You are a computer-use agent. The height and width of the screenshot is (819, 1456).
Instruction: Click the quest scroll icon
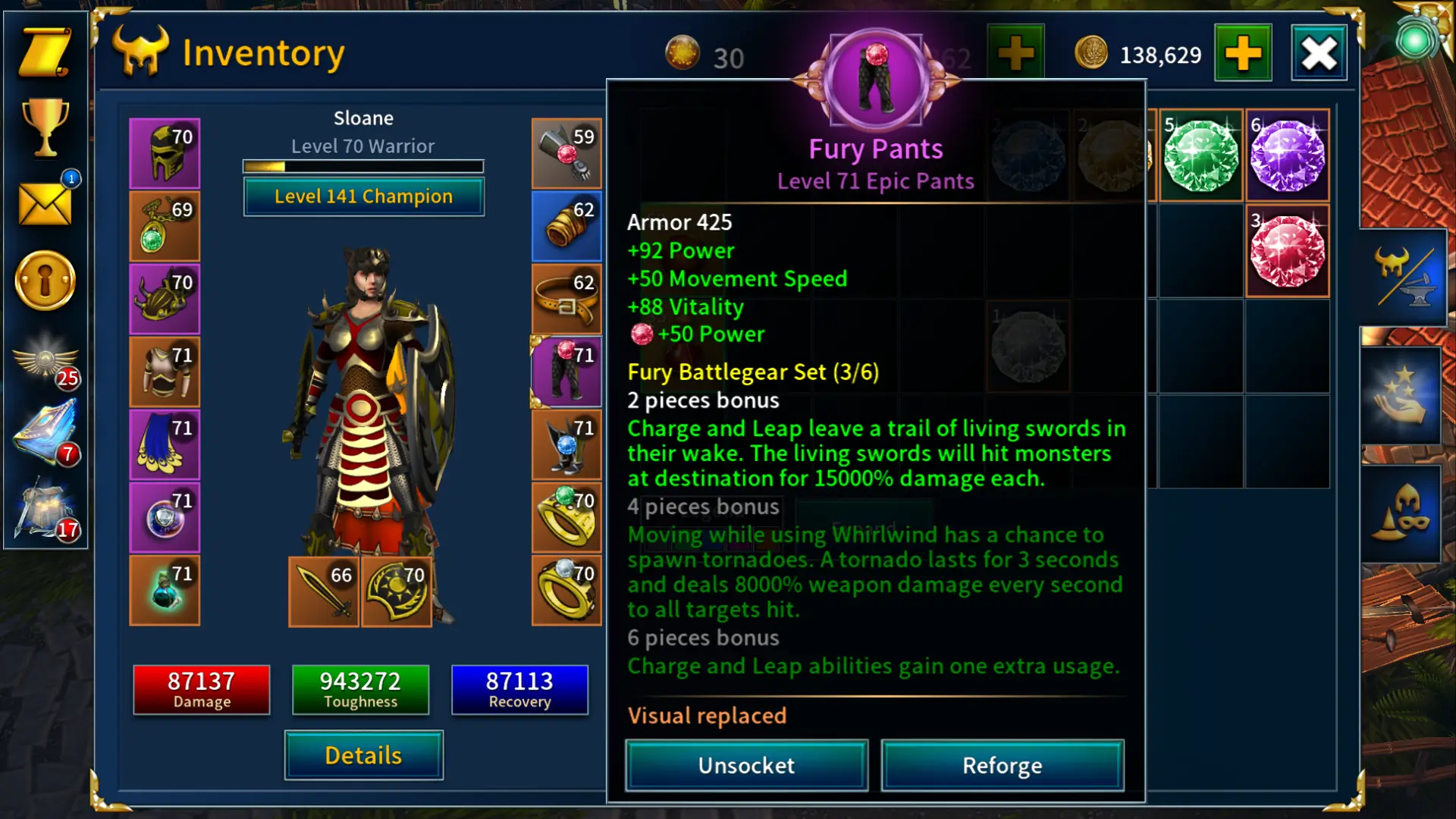point(43,53)
